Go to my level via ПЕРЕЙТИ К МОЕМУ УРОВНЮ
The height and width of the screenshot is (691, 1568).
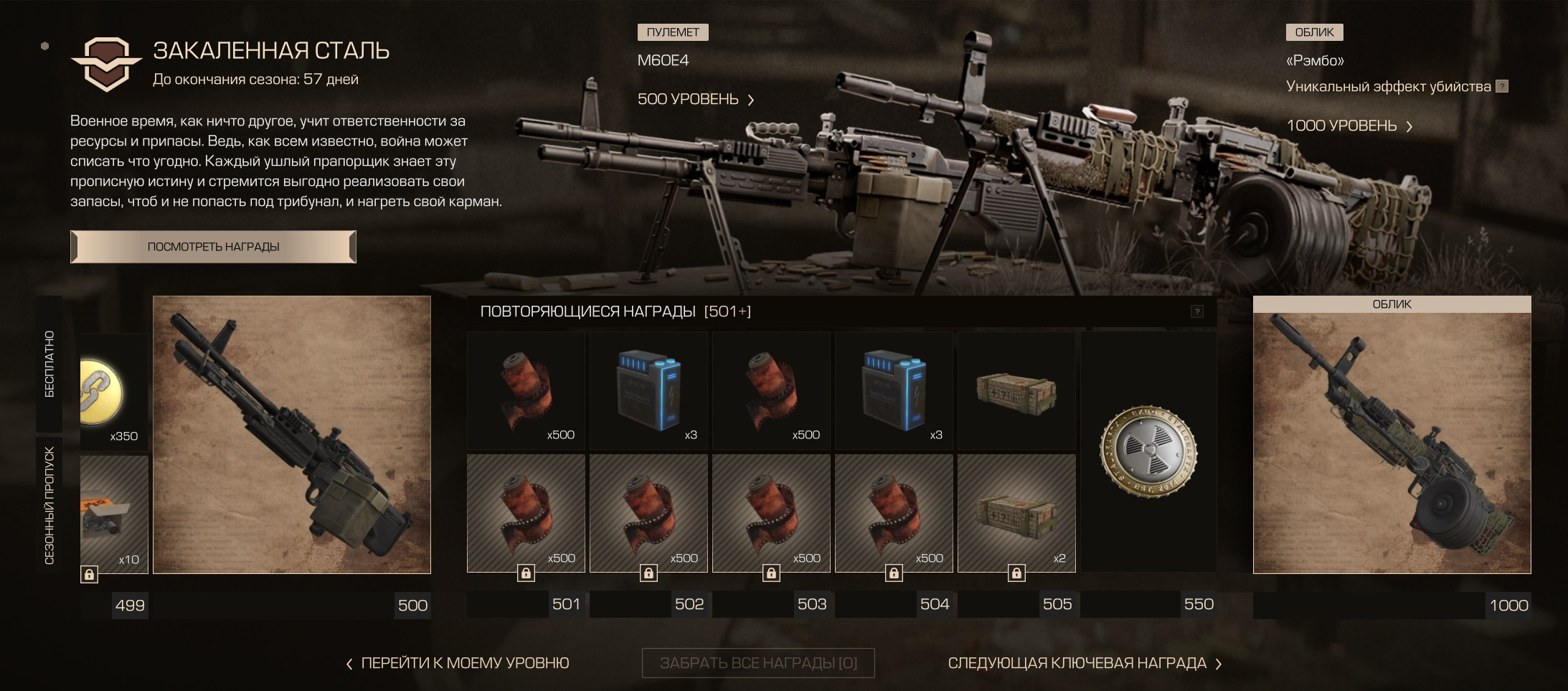click(458, 664)
